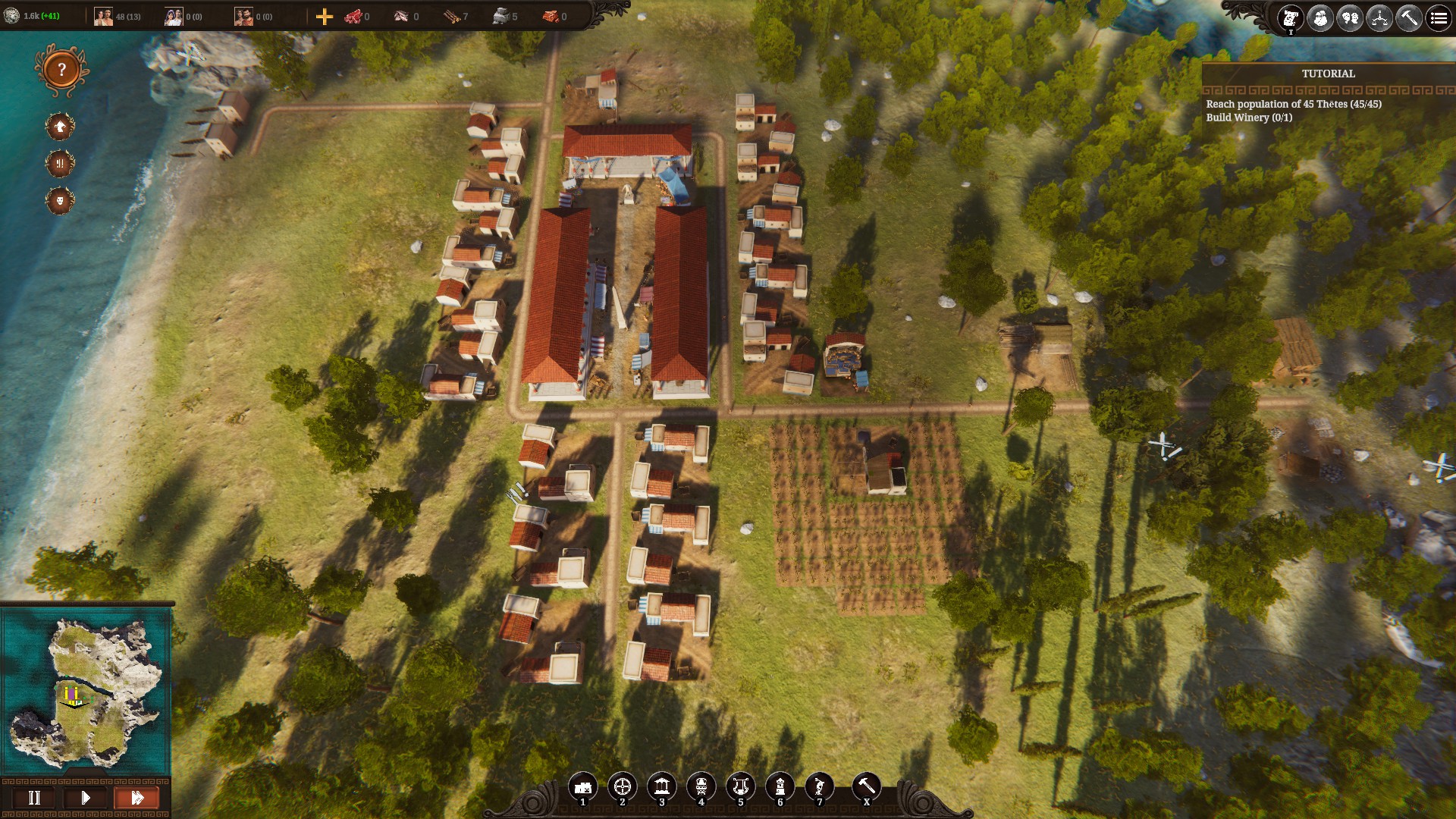1456x819 pixels.
Task: Open the amphora build category
Action: coord(701,786)
